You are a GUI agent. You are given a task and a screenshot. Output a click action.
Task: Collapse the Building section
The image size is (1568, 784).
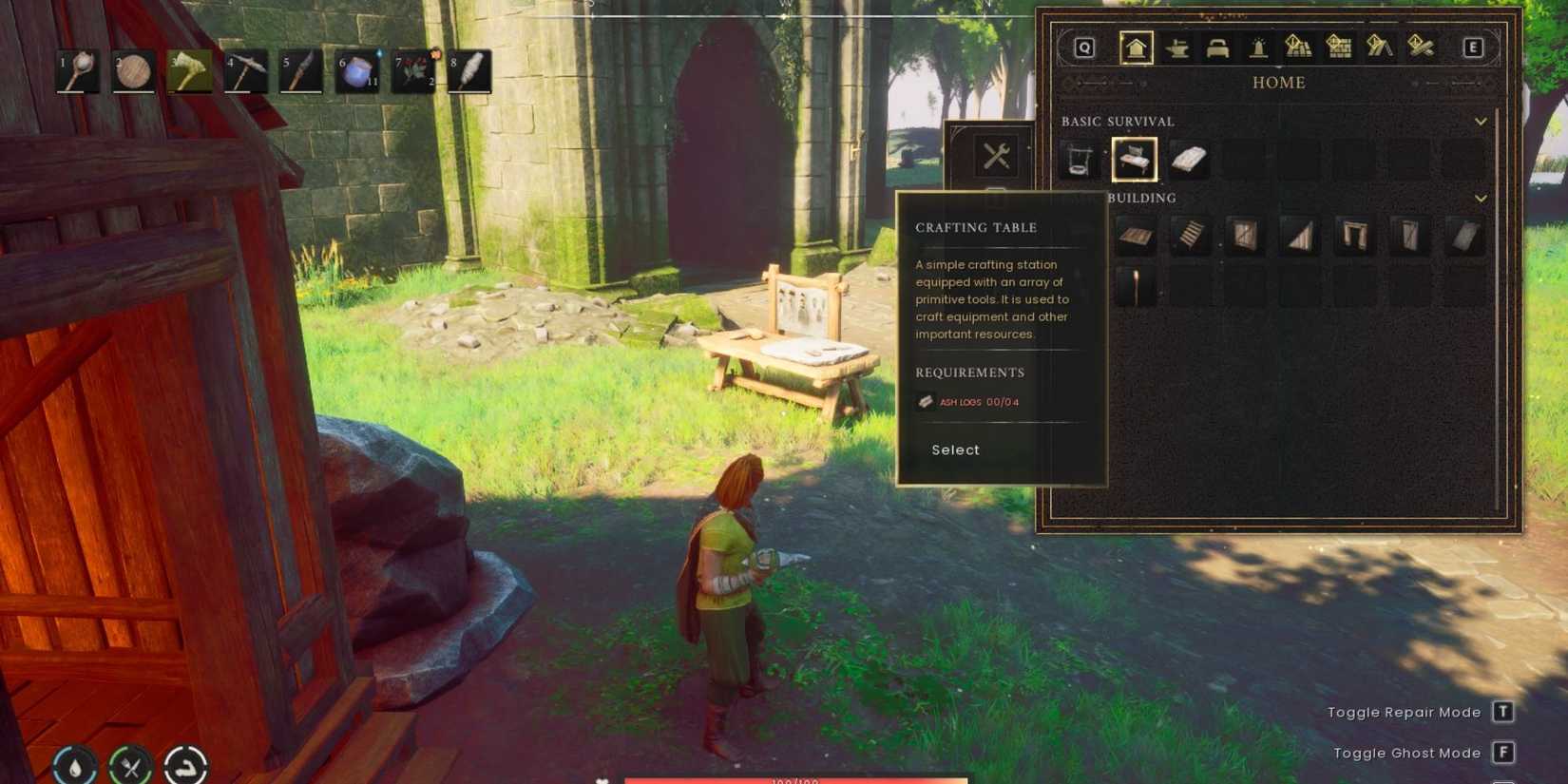point(1481,198)
